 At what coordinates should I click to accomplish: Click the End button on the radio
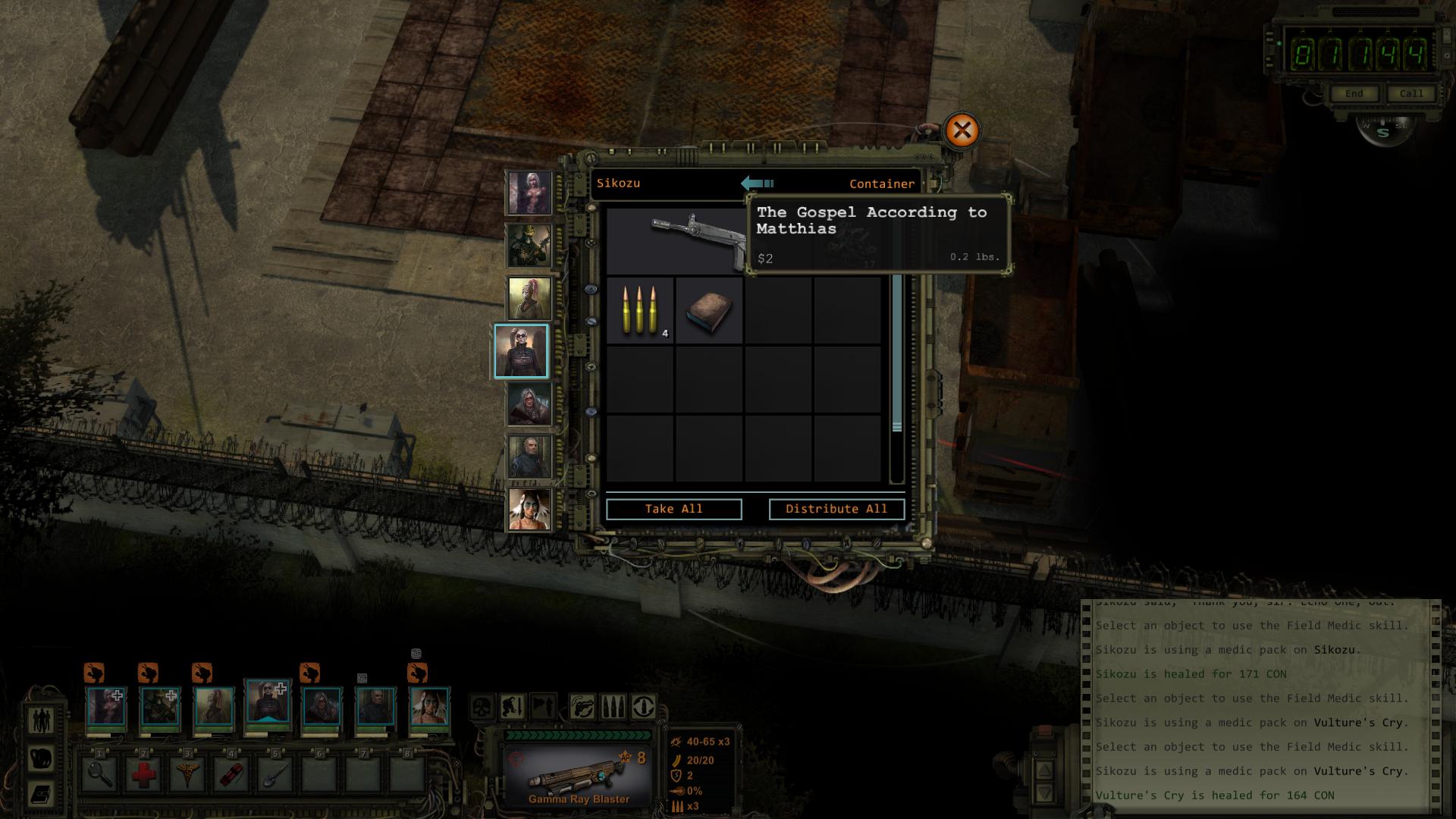tap(1354, 93)
